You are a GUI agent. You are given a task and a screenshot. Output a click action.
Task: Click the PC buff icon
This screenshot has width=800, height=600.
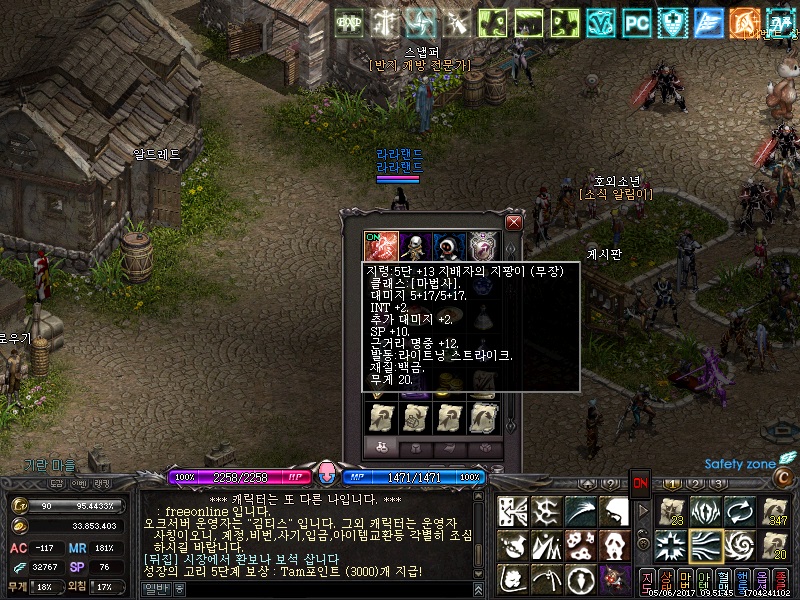coord(636,20)
